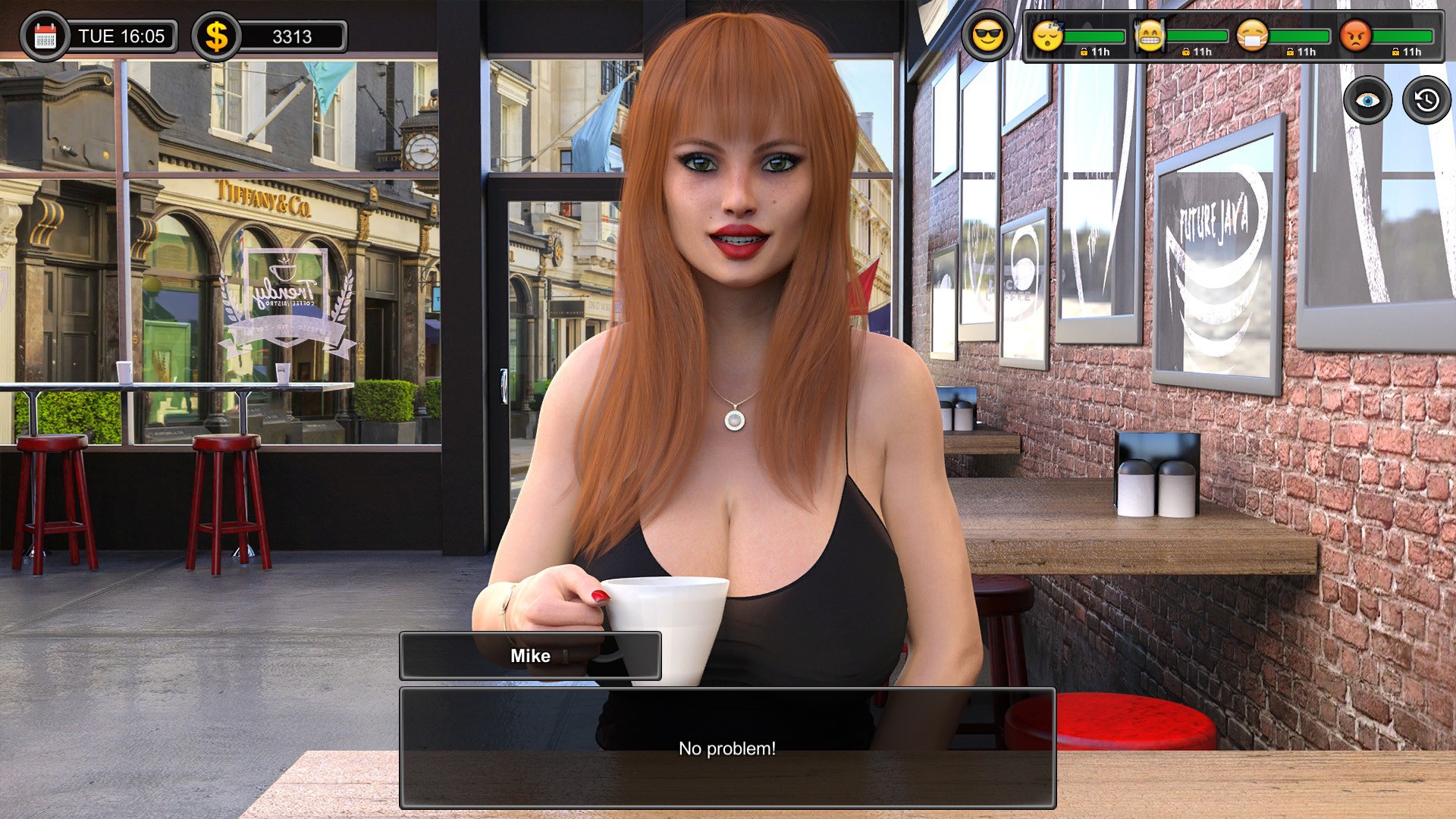Click the Mike name plate

click(531, 656)
